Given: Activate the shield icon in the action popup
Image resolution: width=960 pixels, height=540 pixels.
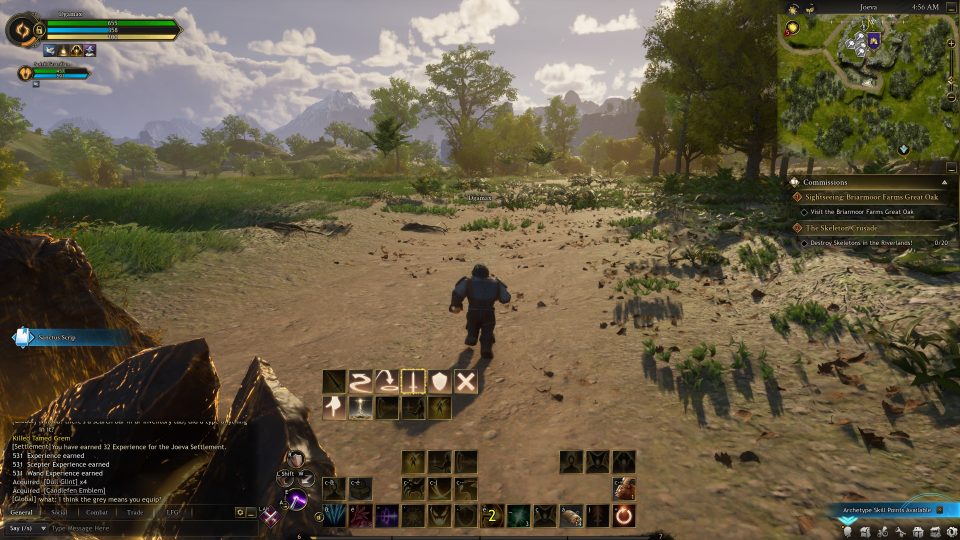Looking at the screenshot, I should click(x=439, y=381).
